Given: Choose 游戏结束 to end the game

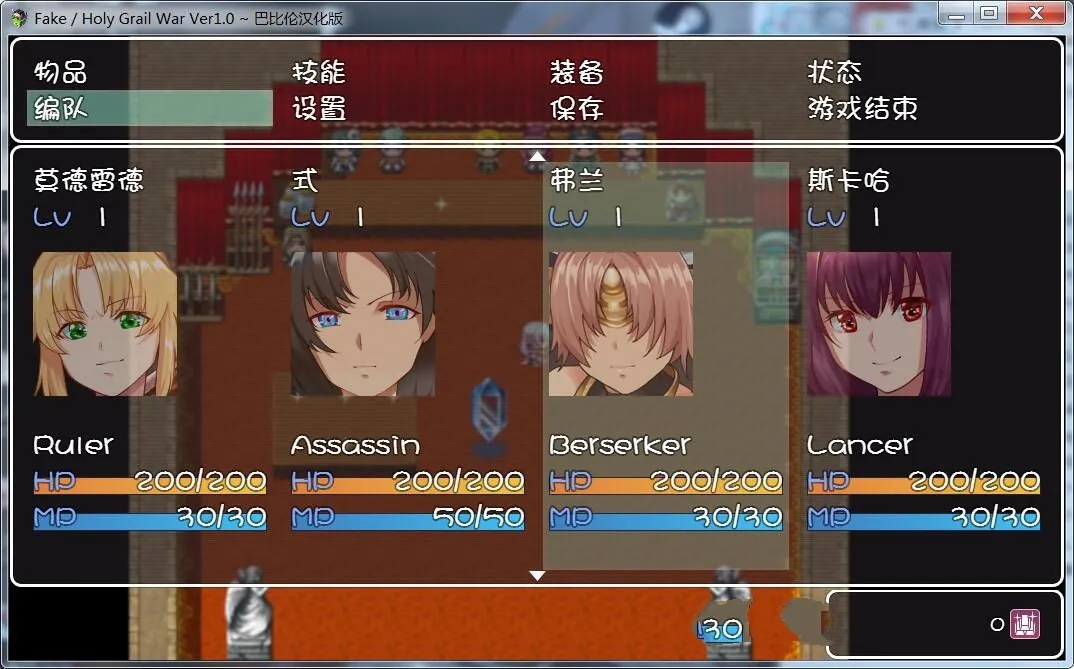Looking at the screenshot, I should point(862,108).
